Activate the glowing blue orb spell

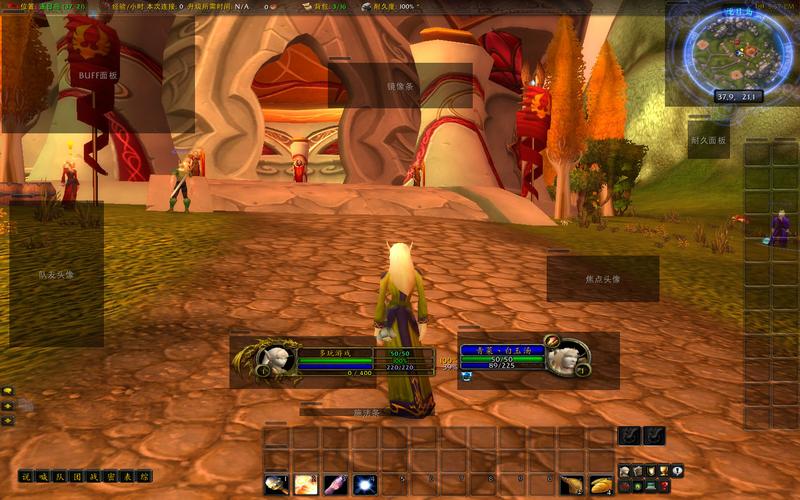[365, 484]
